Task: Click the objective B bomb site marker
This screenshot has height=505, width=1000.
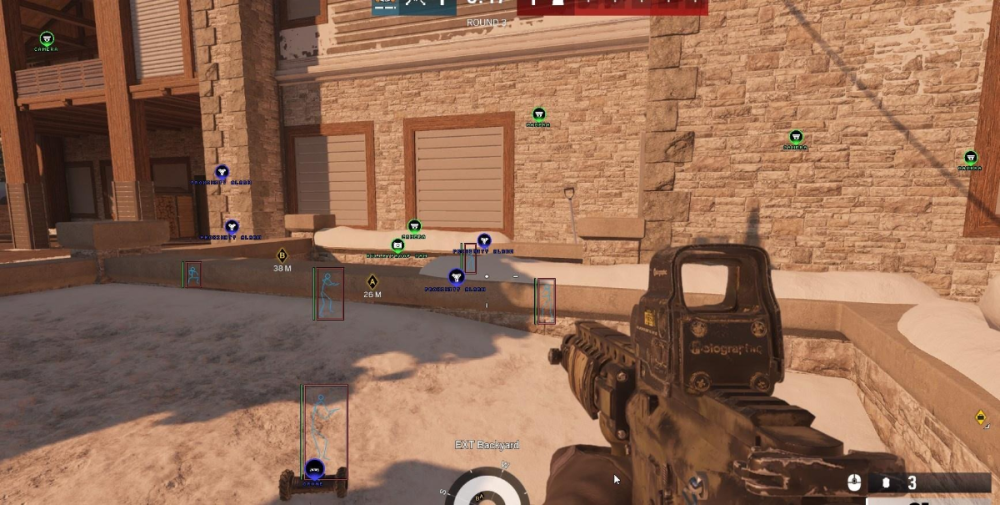Action: tap(282, 255)
